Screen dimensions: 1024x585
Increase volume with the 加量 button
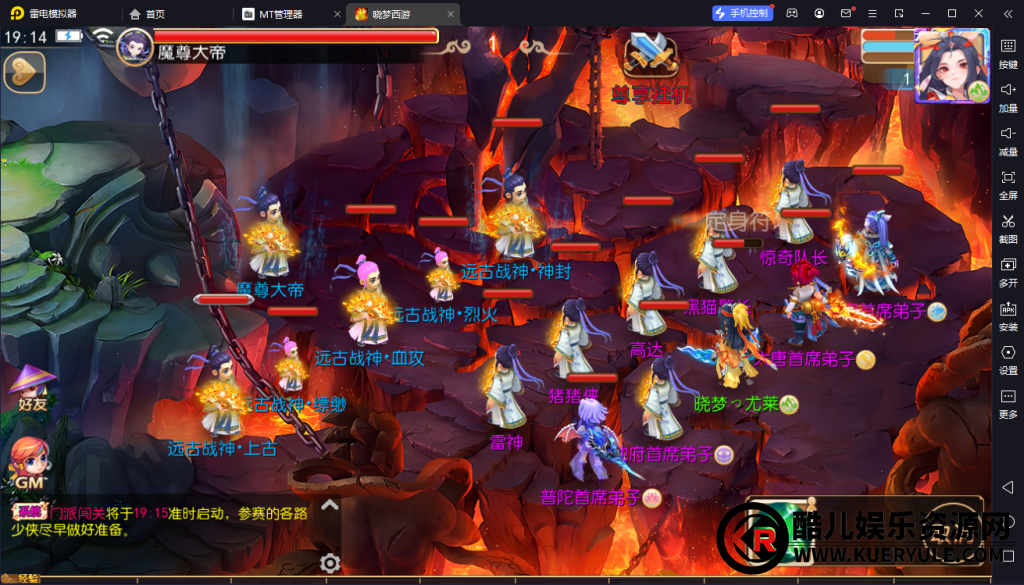[1008, 96]
